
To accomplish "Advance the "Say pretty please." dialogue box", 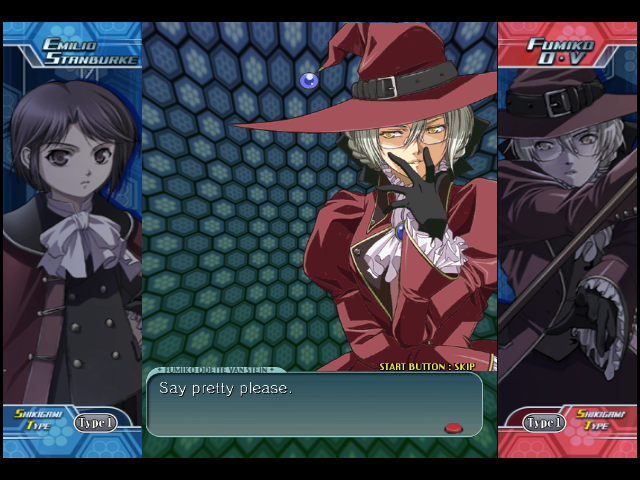I will [x=314, y=404].
